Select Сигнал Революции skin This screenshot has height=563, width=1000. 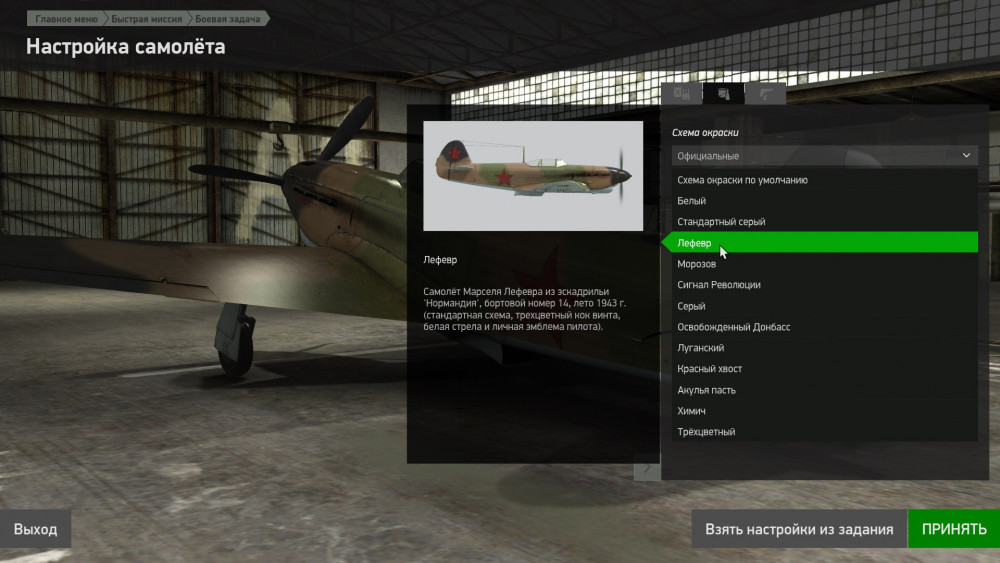[x=719, y=285]
